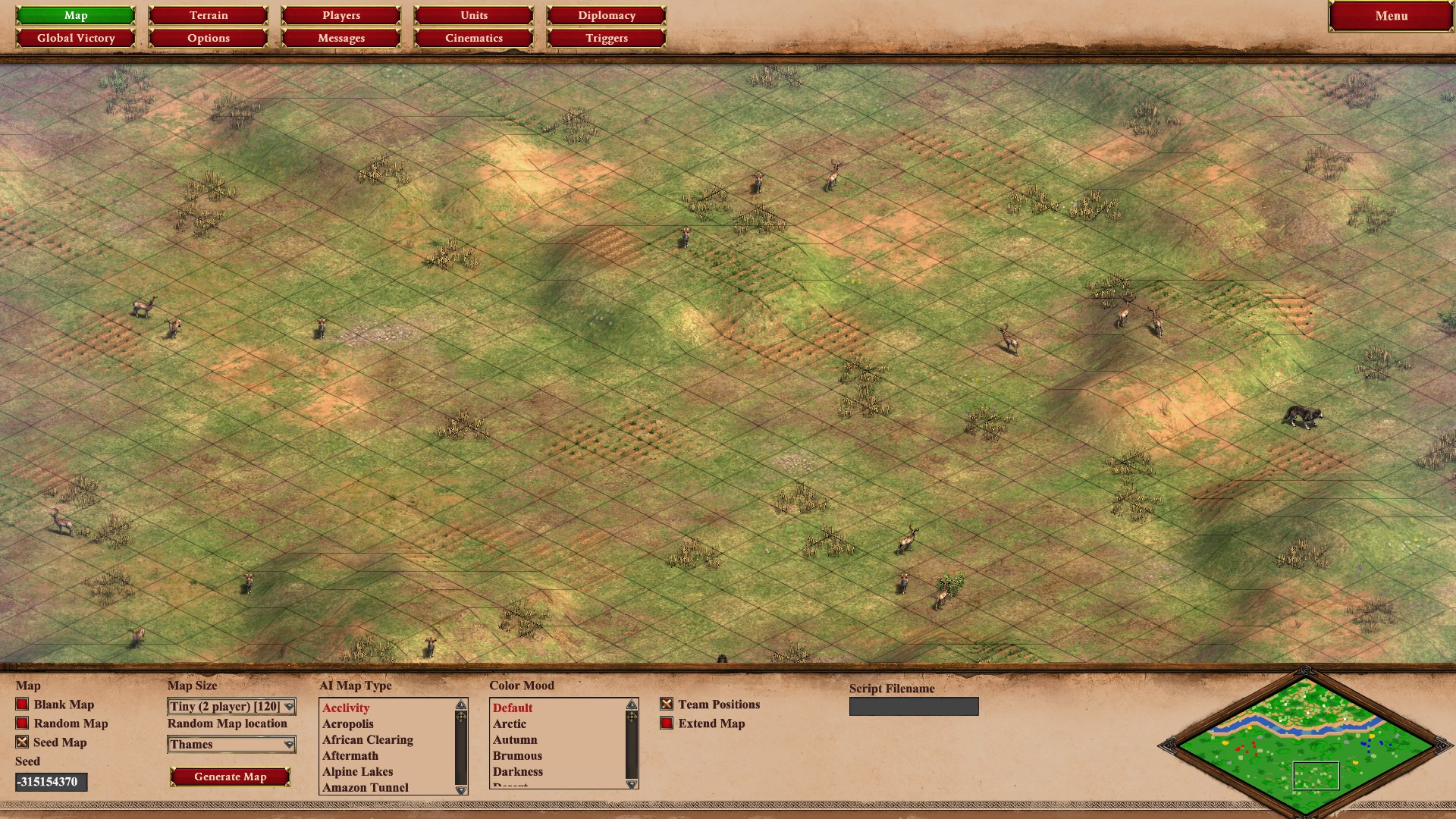The width and height of the screenshot is (1456, 819).
Task: Open the Map Size dropdown
Action: 231,707
